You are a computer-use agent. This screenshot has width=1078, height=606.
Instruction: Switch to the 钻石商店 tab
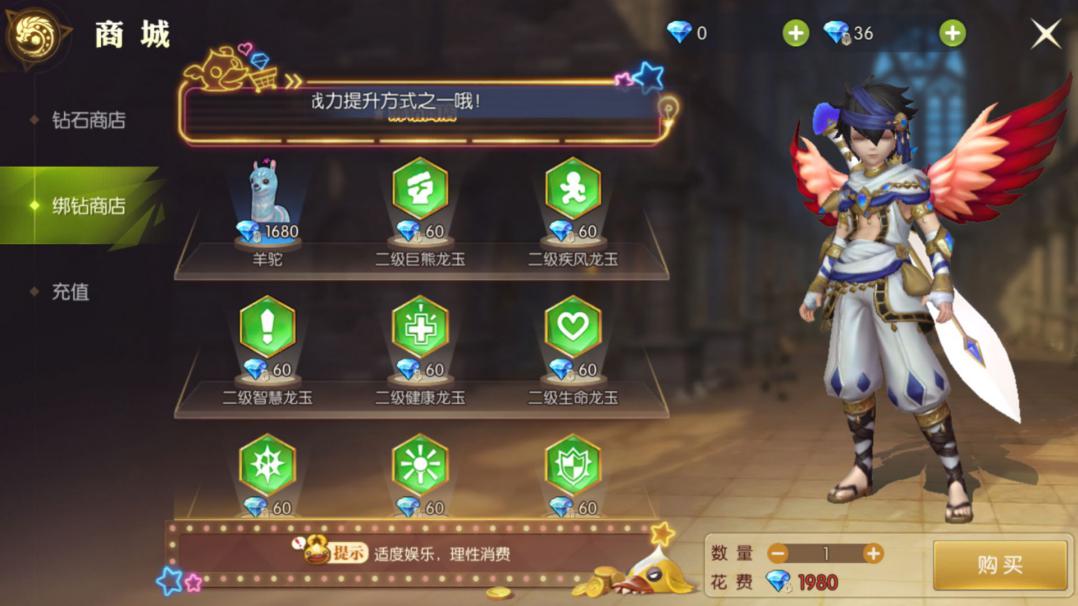(x=88, y=120)
